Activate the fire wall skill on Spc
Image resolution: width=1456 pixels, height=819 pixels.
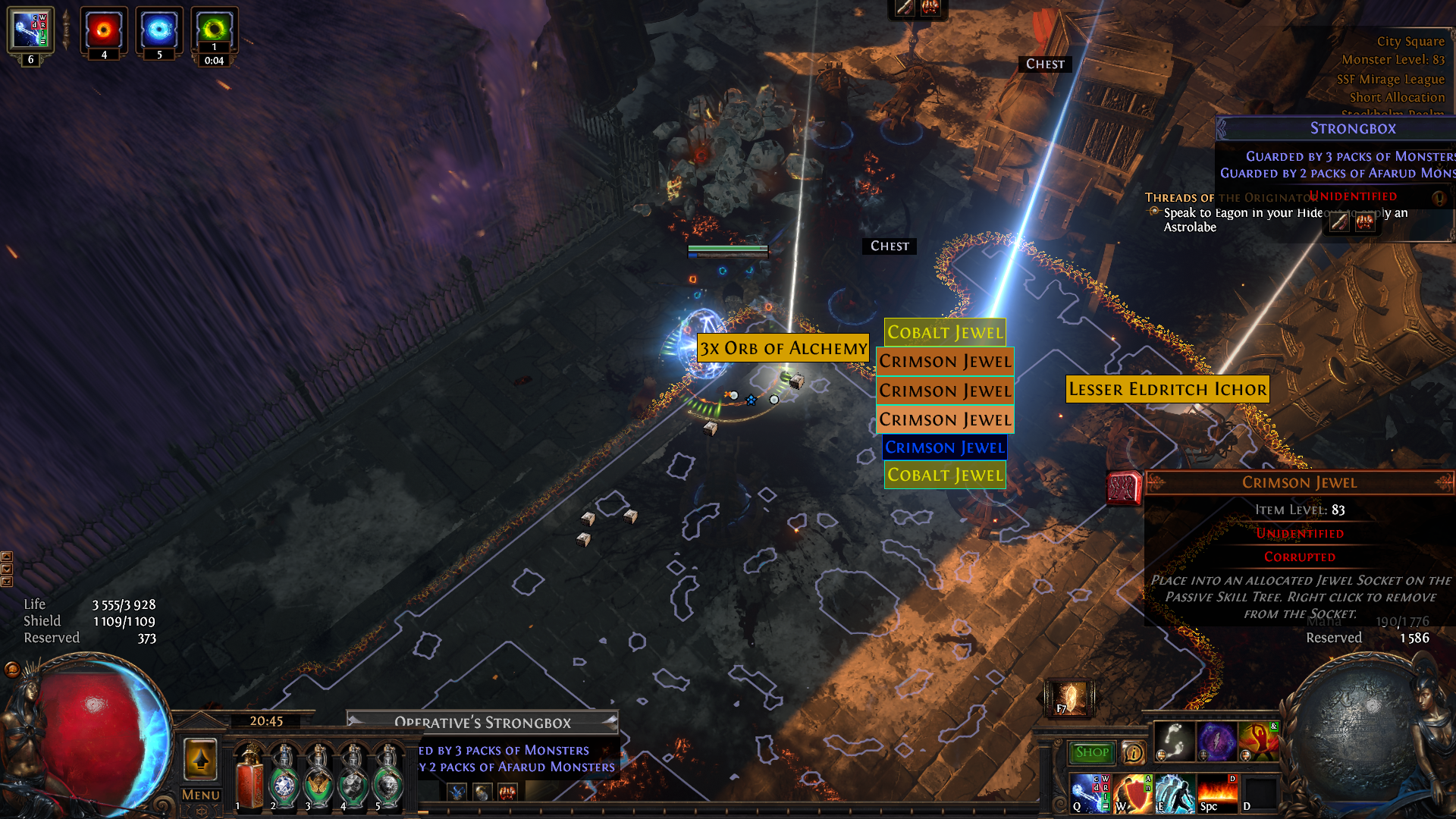[x=1217, y=792]
